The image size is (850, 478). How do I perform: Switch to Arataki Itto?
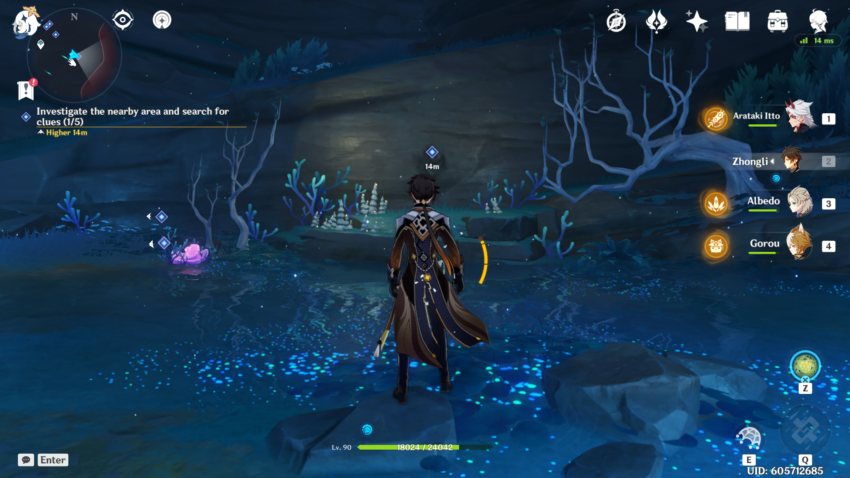pos(797,118)
